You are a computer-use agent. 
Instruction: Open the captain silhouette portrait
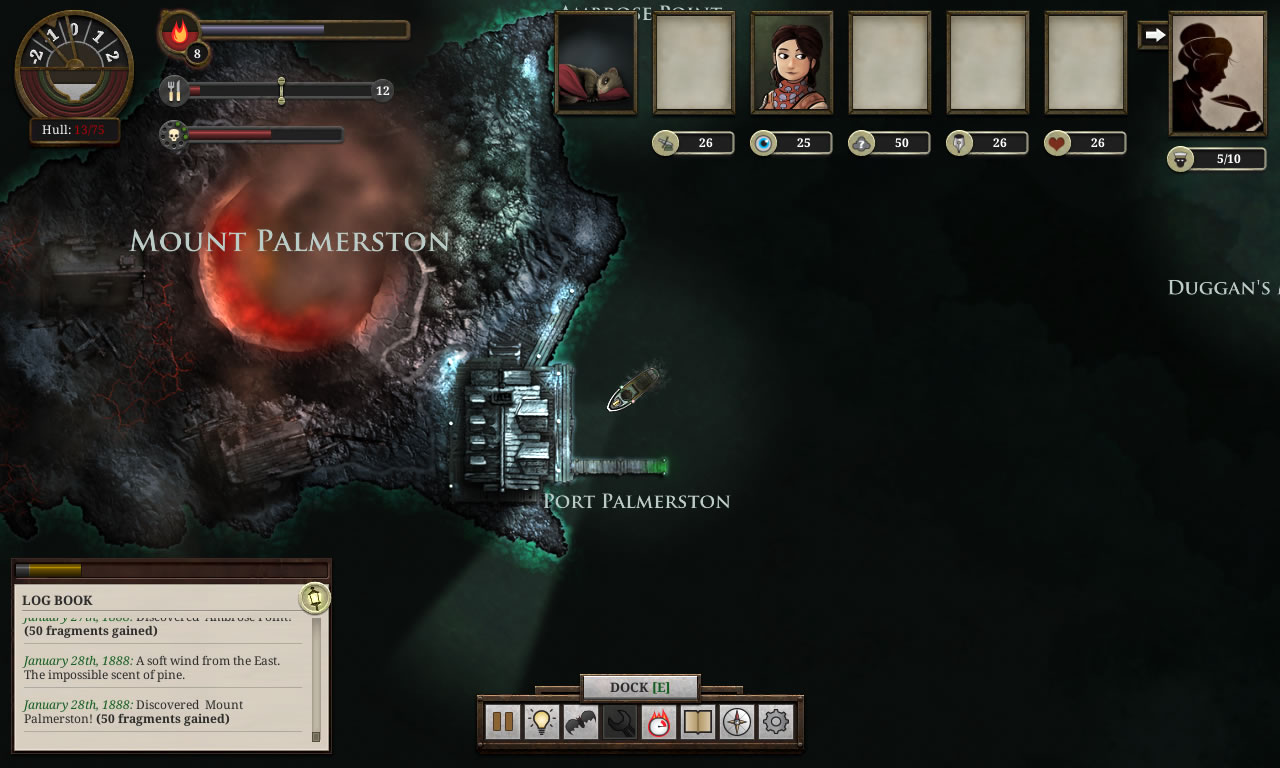(1217, 73)
